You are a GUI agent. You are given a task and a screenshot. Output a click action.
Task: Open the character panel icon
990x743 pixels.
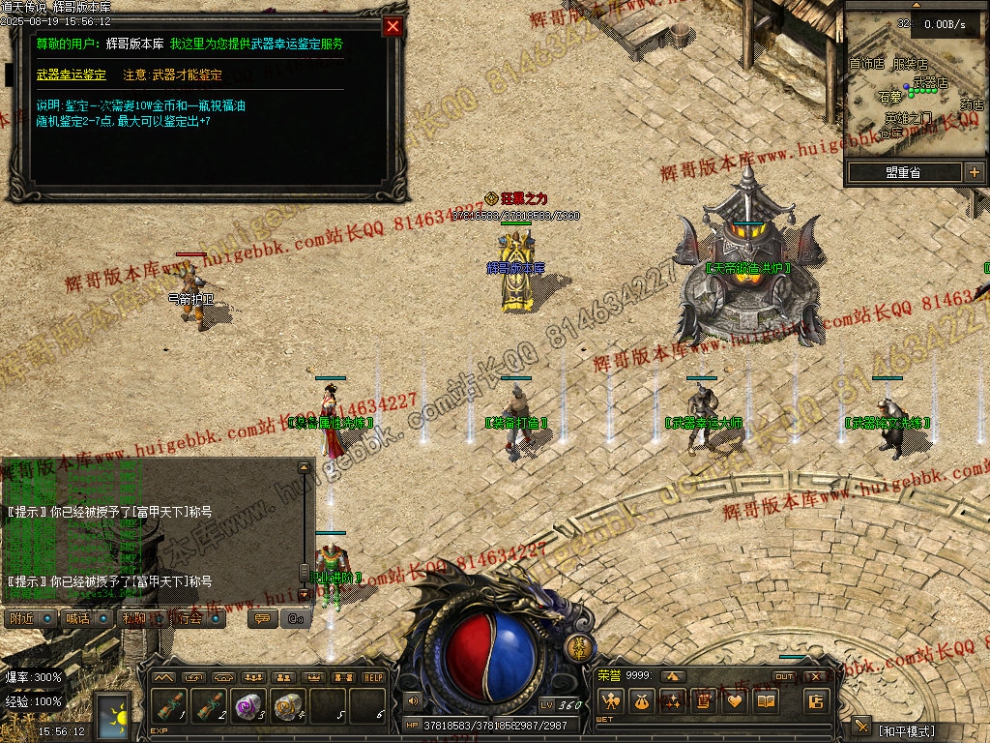click(x=610, y=700)
